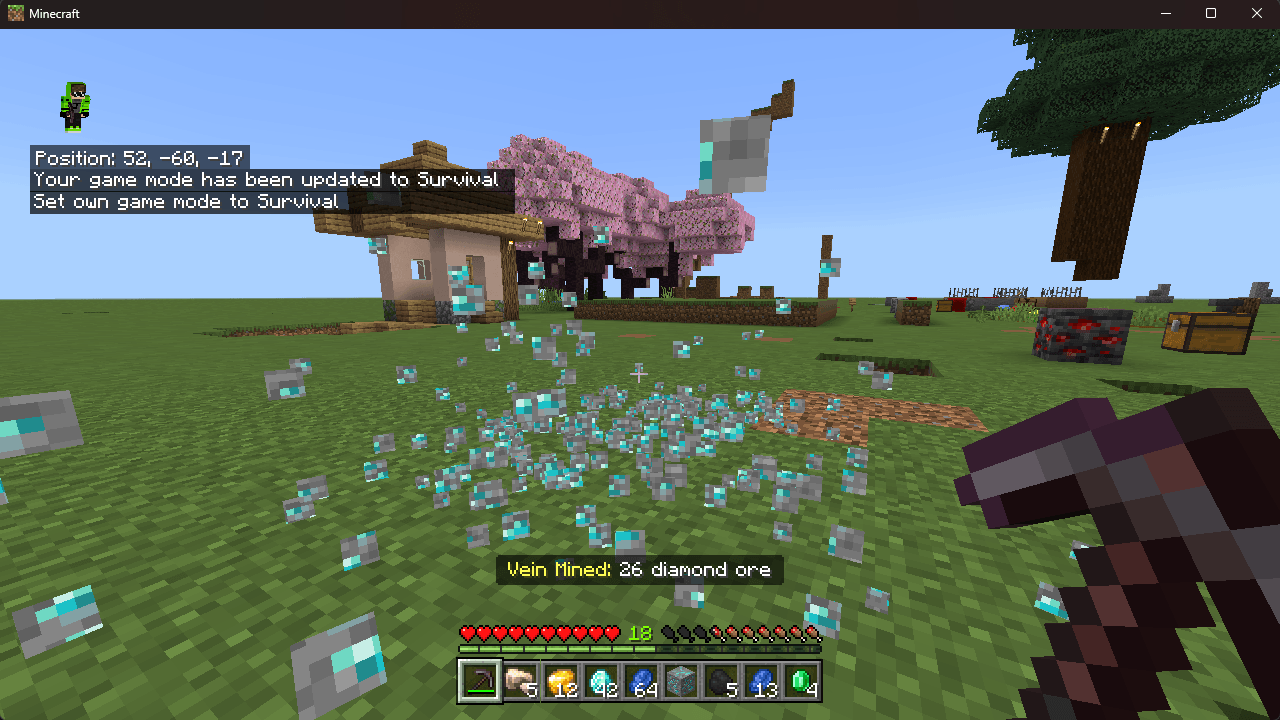Click the Vein Mined: 26 diamond ore notification
This screenshot has width=1280, height=720.
[640, 570]
